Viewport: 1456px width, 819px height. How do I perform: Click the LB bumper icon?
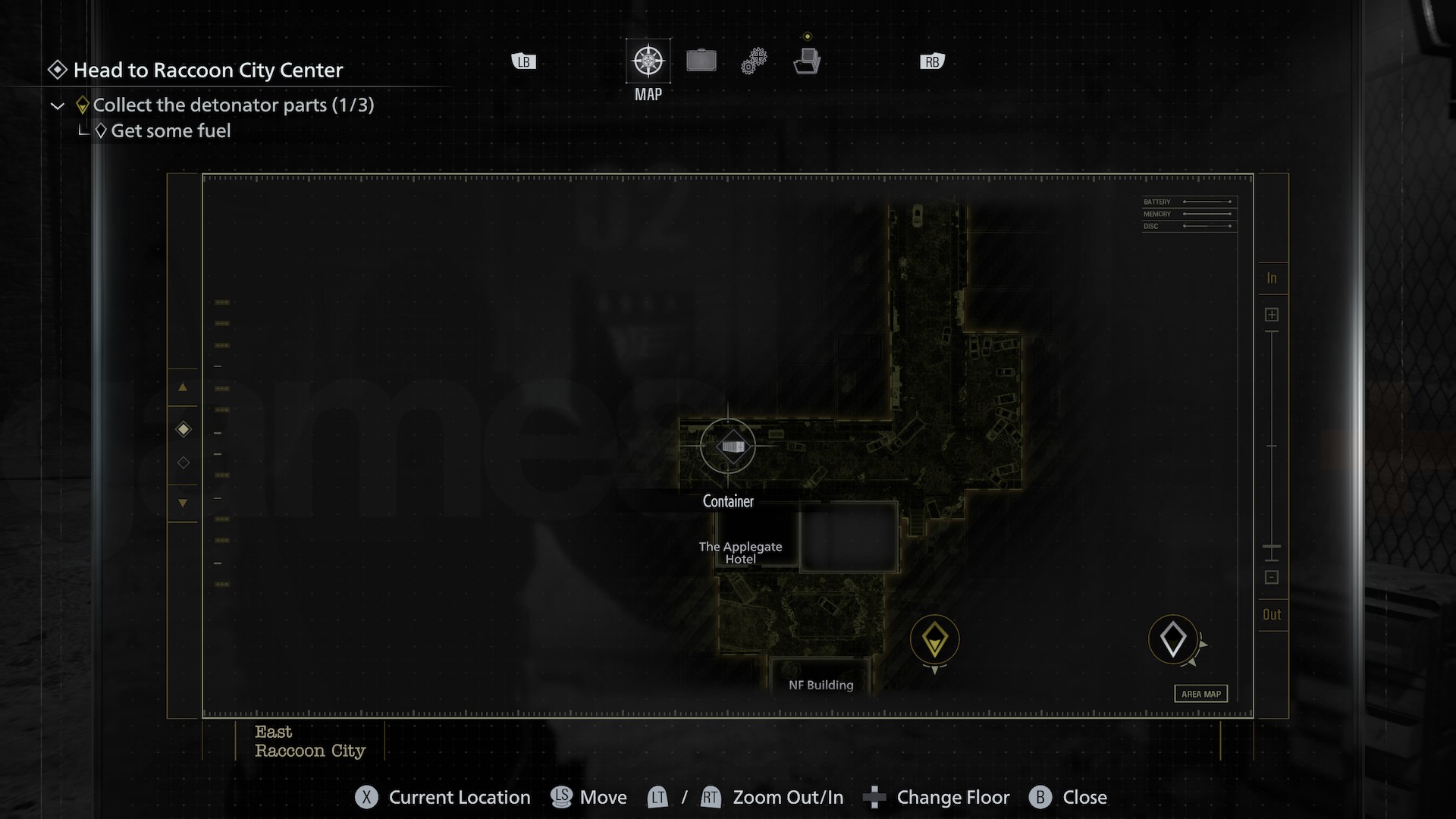tap(523, 61)
